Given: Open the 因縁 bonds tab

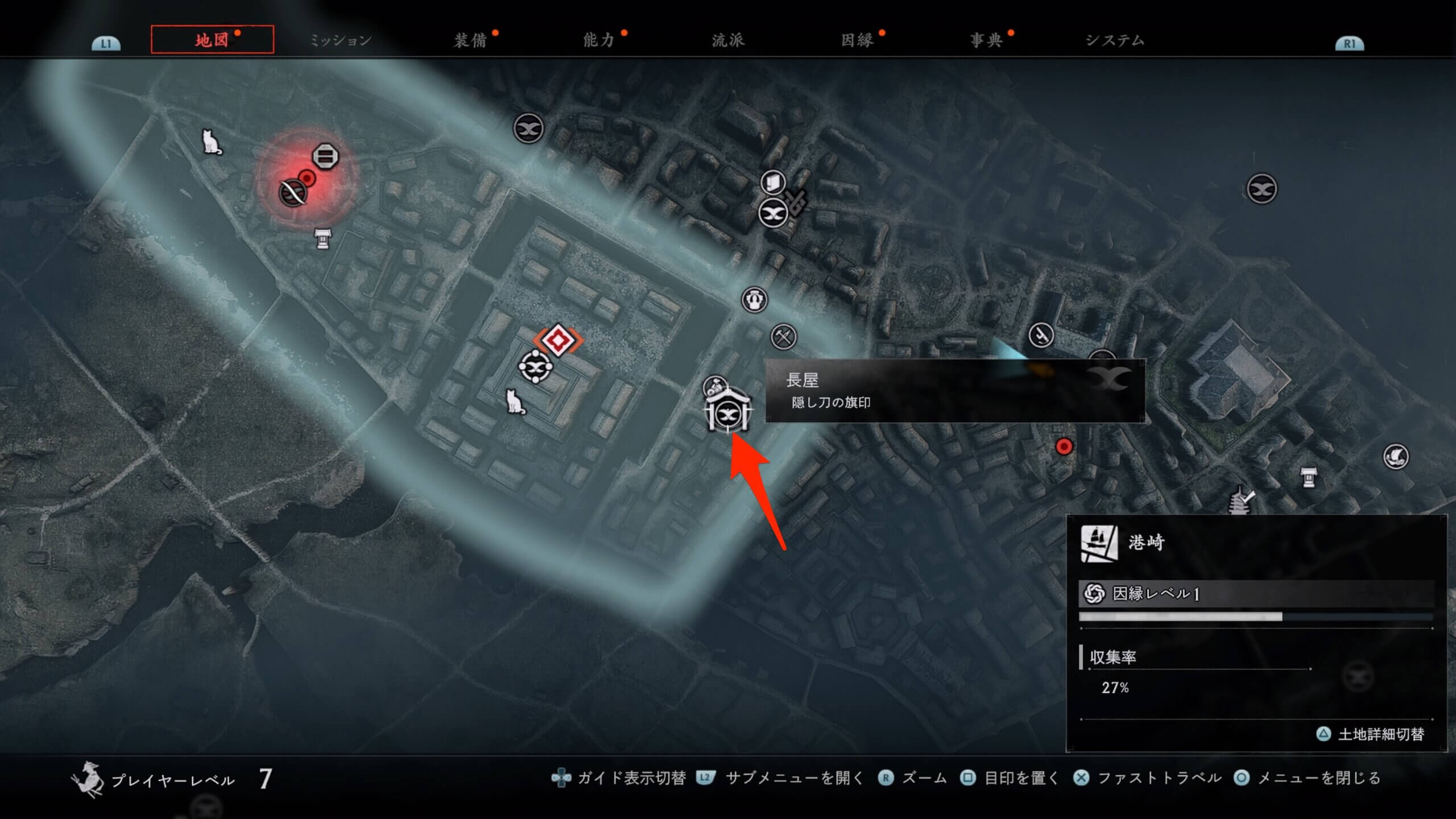Looking at the screenshot, I should 857,40.
